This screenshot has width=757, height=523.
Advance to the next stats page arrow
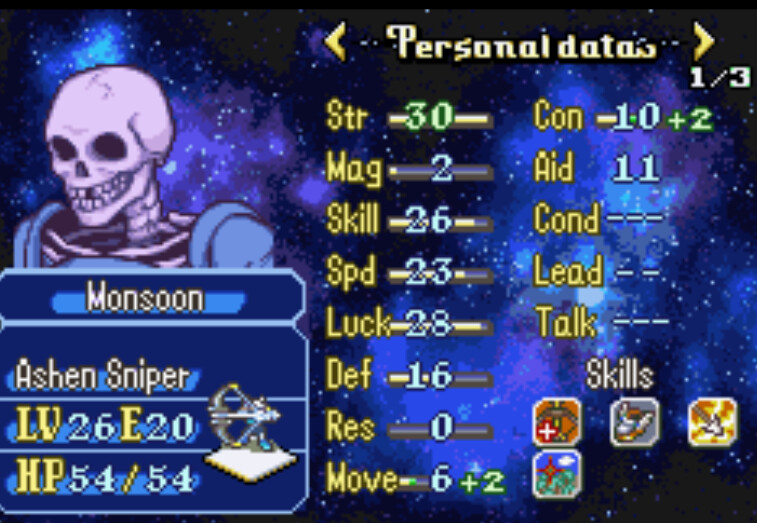point(704,42)
